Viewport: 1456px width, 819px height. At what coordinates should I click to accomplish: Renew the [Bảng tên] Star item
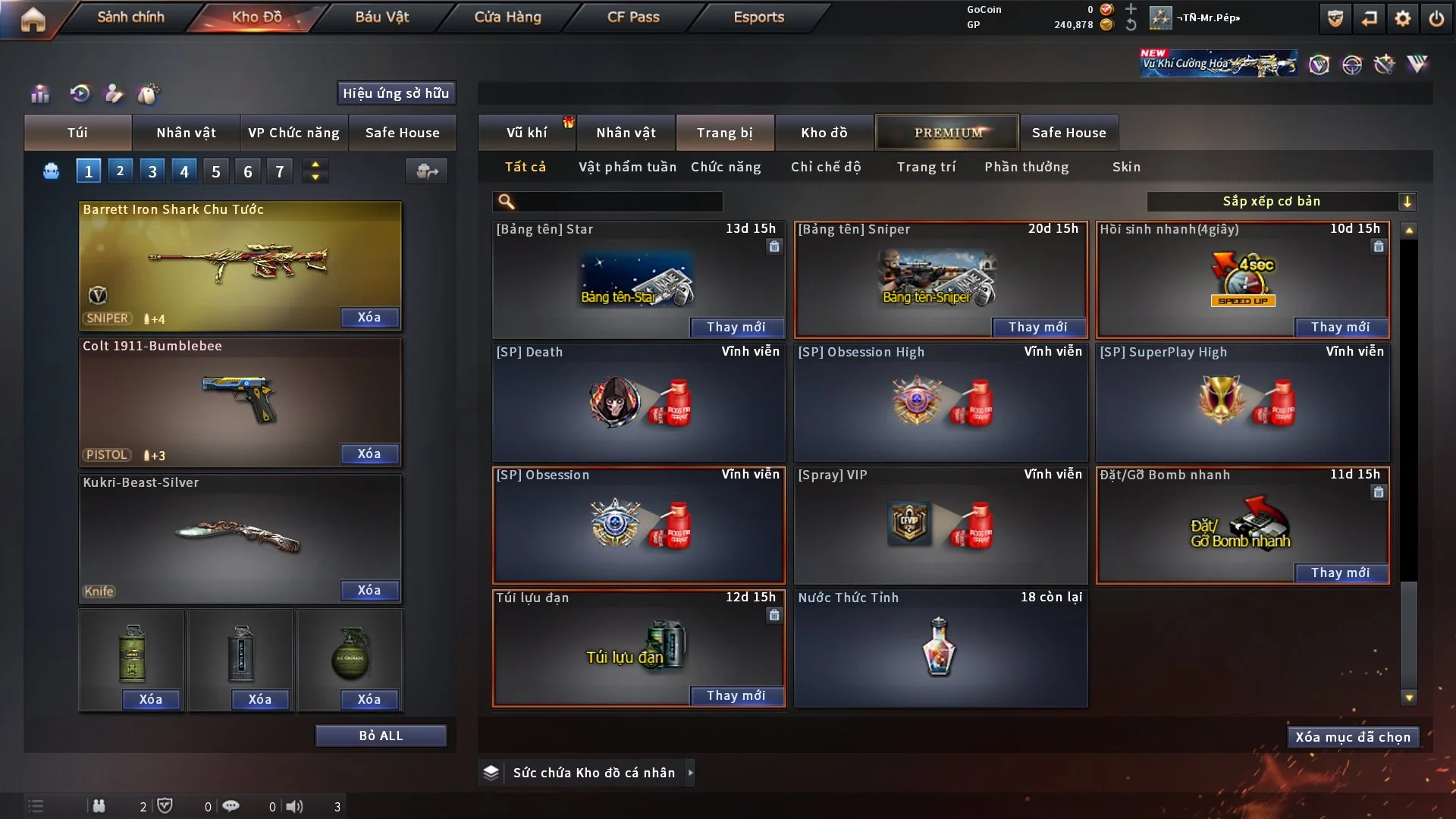pos(736,327)
